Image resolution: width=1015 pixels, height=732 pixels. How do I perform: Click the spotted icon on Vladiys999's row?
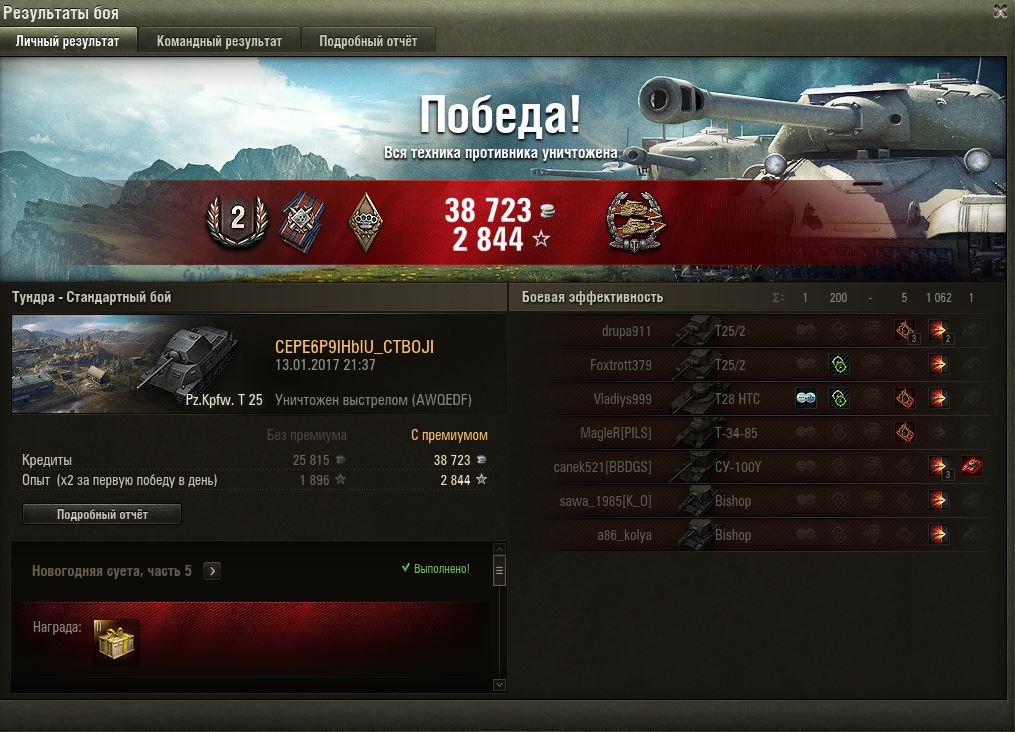click(806, 399)
